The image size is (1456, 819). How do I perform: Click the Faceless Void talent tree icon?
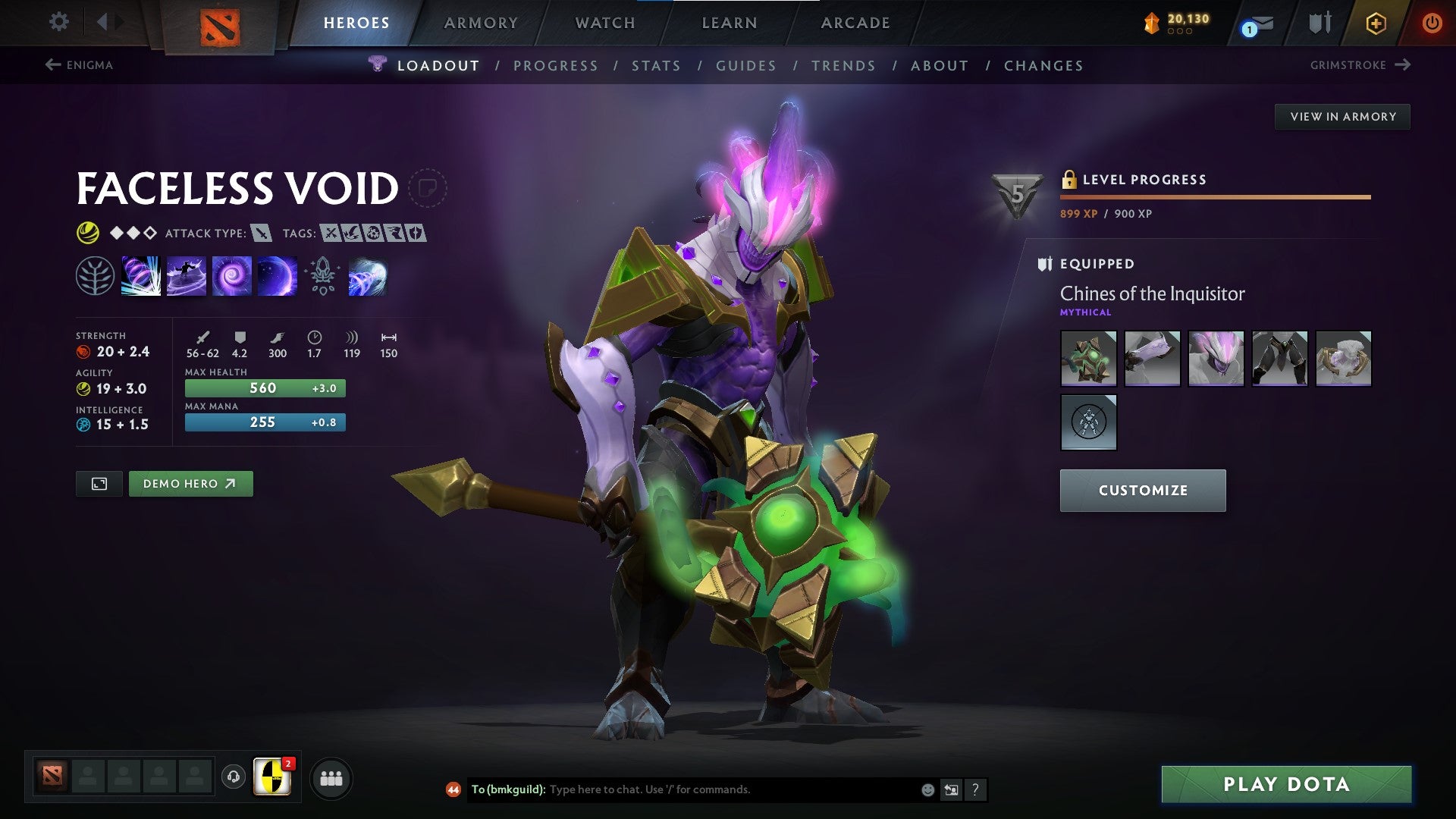click(95, 275)
